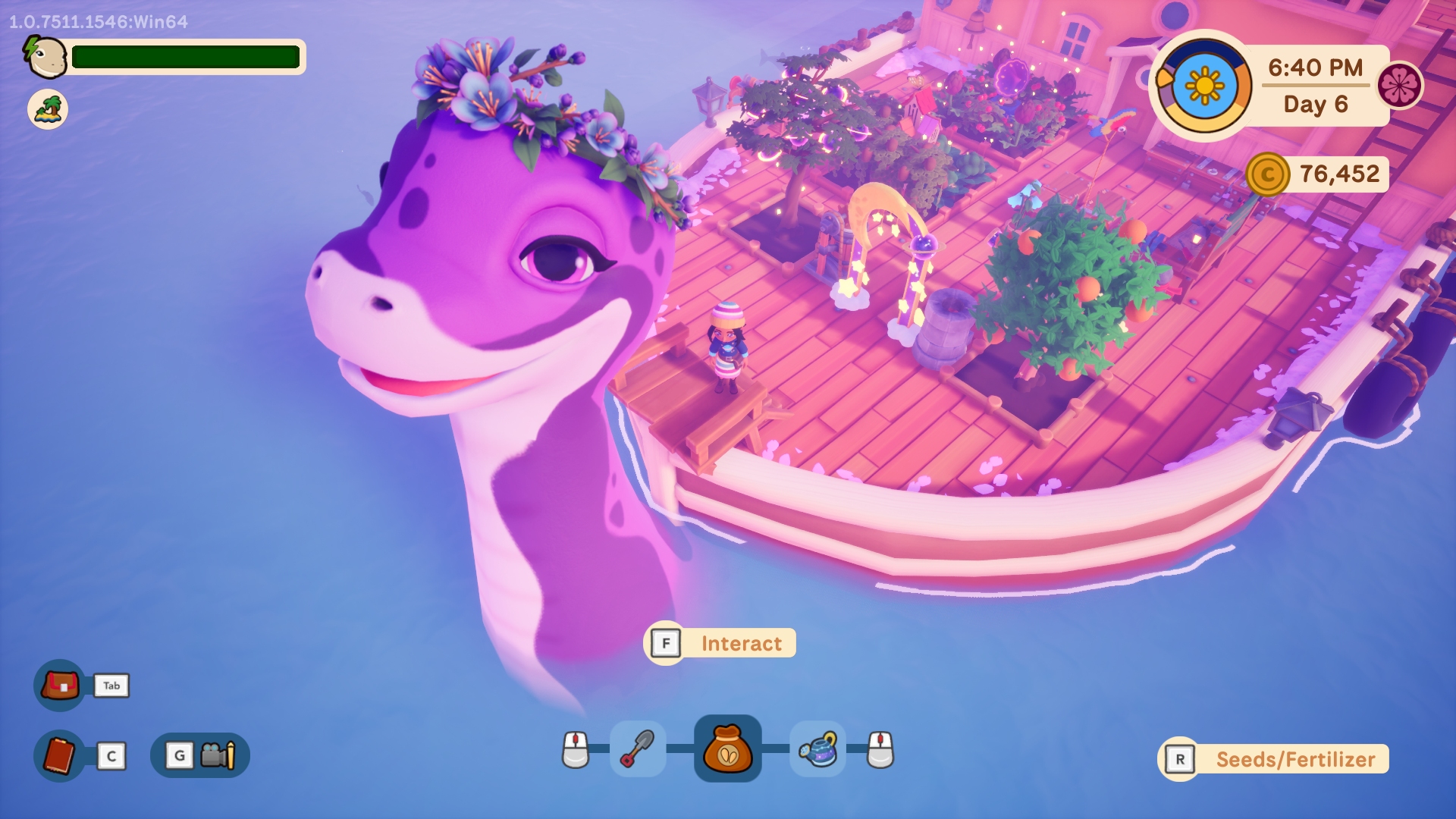Pick the watering can tool
The image size is (1456, 819).
click(x=817, y=749)
